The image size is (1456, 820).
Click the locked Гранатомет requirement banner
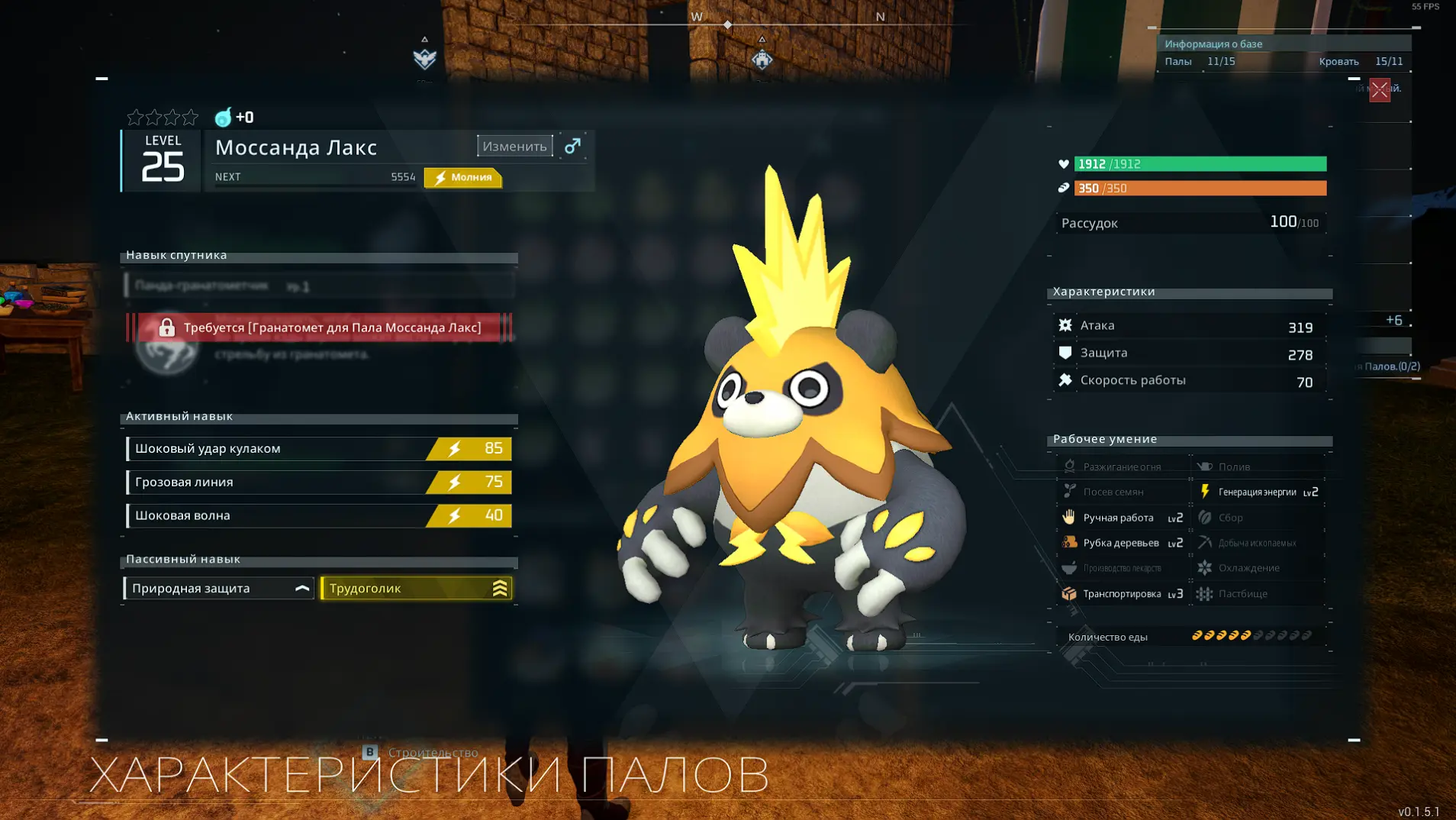point(319,328)
